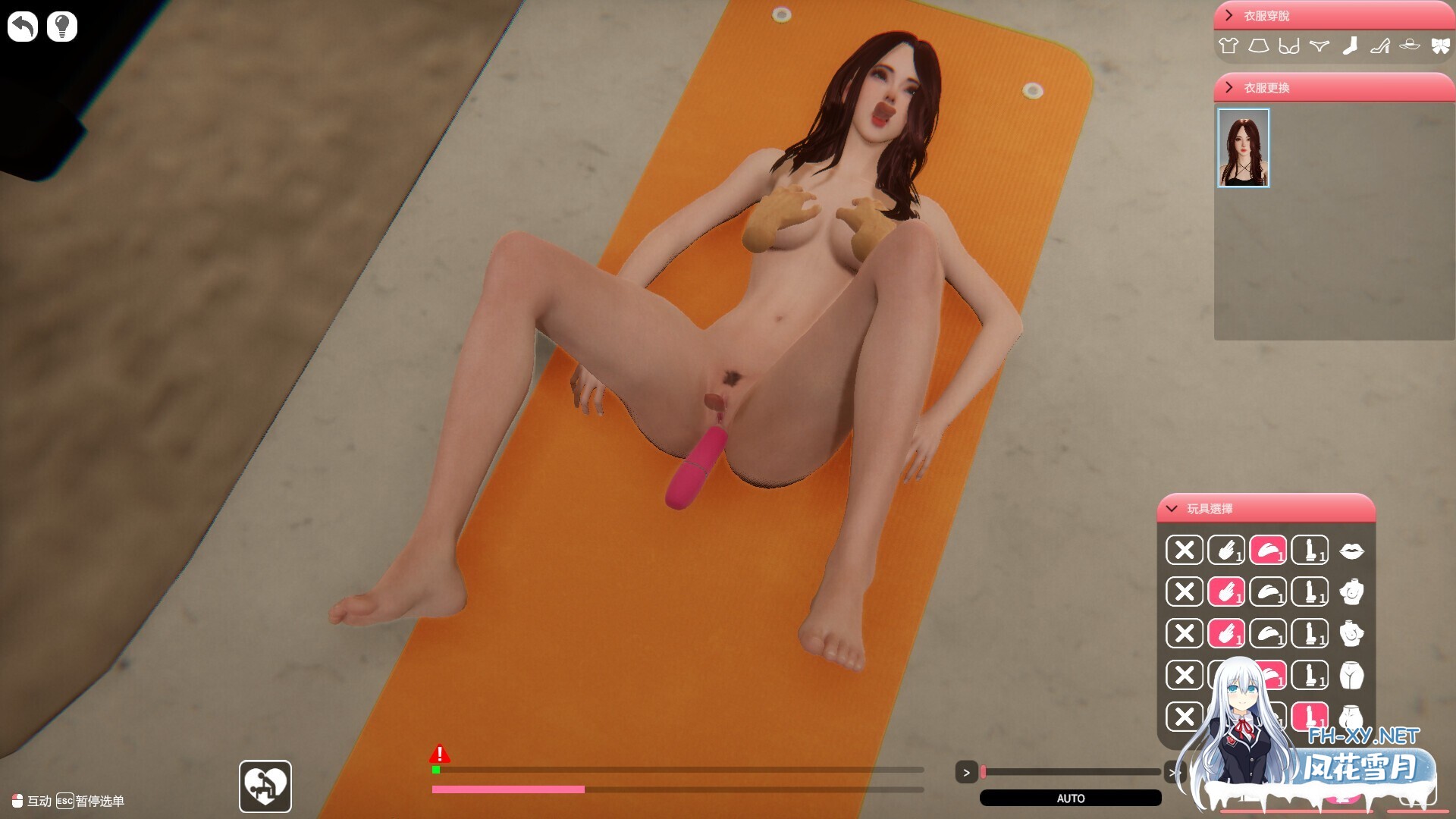This screenshot has width=1456, height=819.
Task: Collapse the 玩具選擇 panel with its chevron
Action: (x=1172, y=509)
